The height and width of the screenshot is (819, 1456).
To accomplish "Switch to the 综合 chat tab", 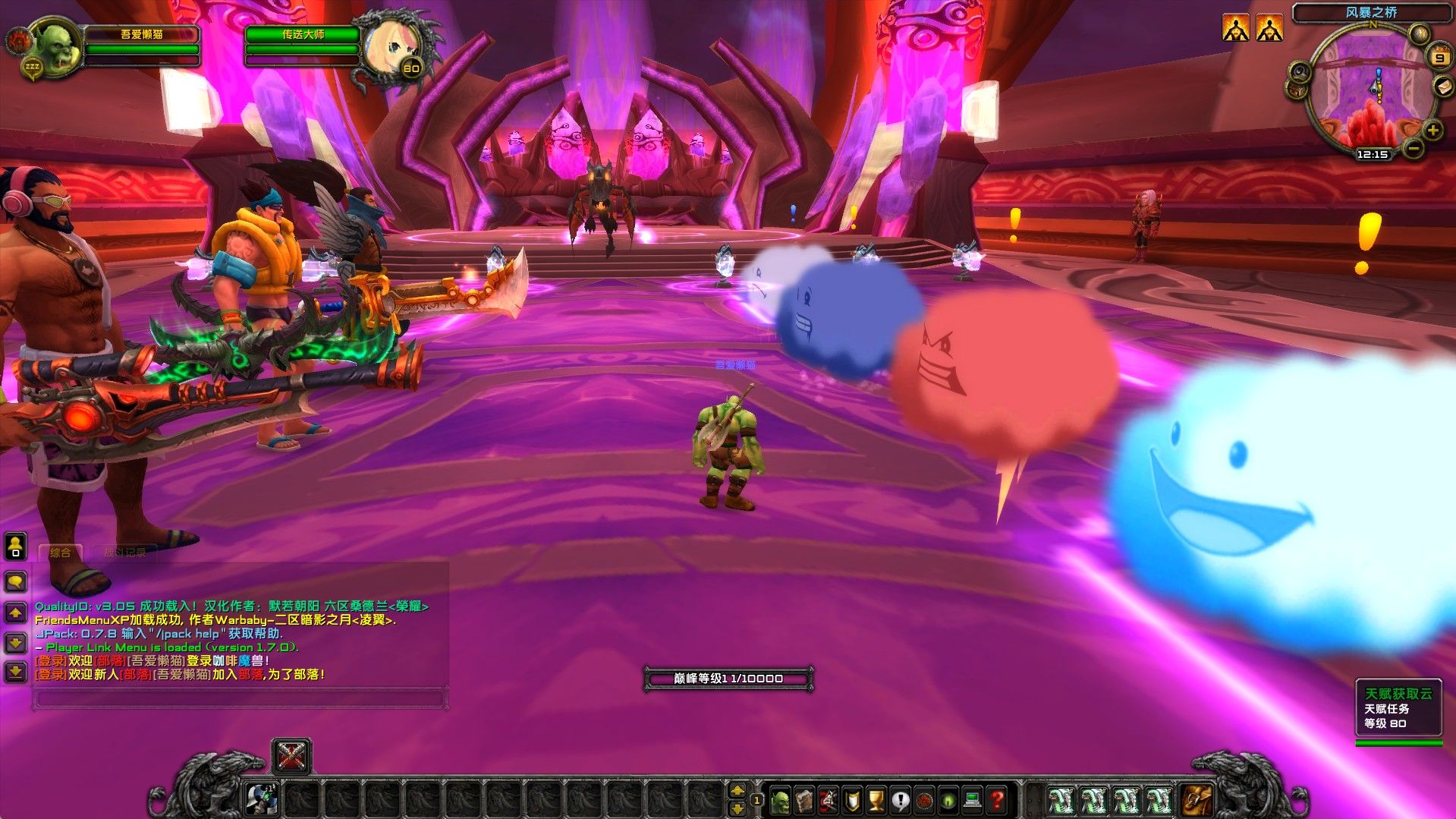I will pyautogui.click(x=61, y=553).
